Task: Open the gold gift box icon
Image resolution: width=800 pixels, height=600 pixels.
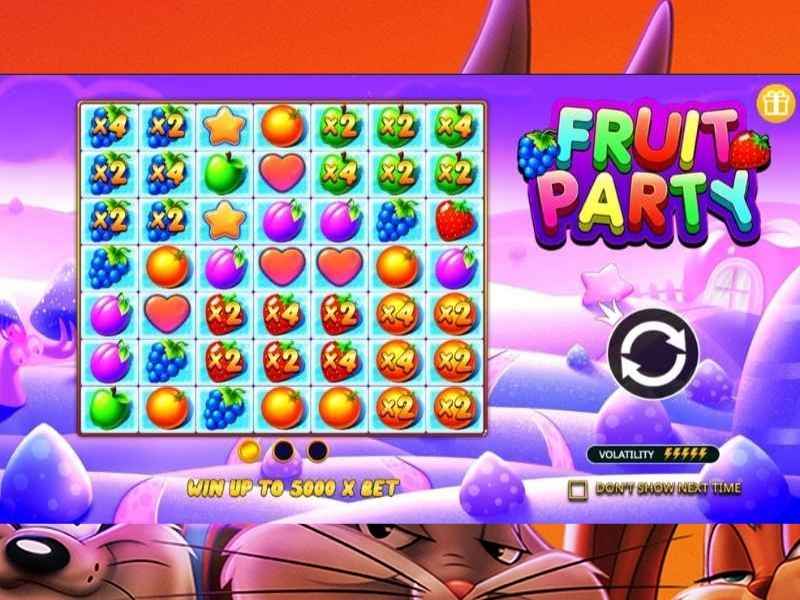Action: click(771, 102)
